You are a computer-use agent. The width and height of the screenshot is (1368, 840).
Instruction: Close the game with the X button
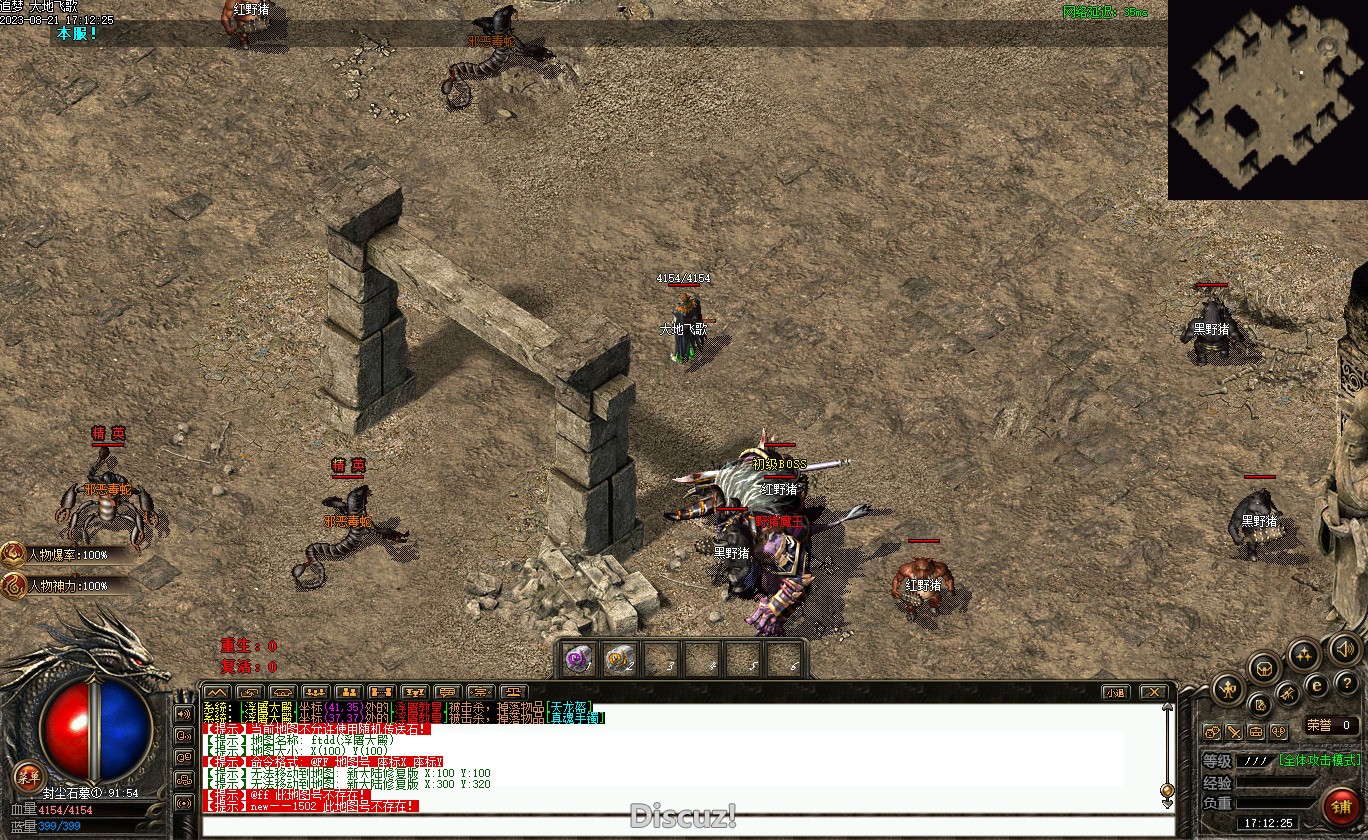[1153, 692]
